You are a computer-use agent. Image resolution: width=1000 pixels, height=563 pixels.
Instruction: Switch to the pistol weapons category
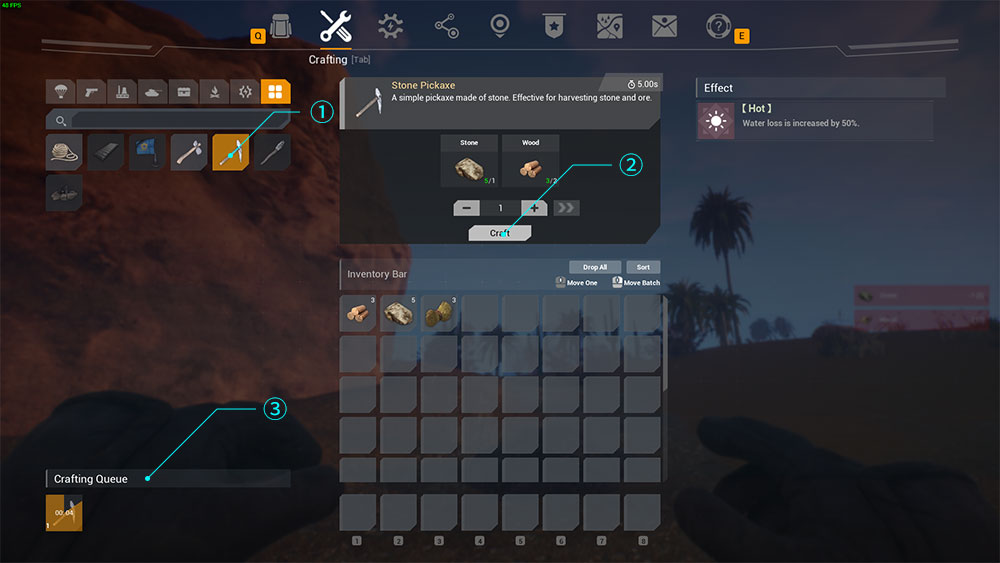(91, 93)
